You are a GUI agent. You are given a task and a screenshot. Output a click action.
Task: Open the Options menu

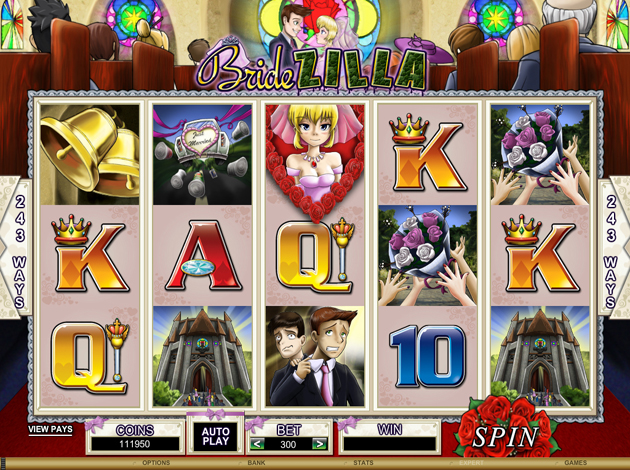tap(156, 463)
